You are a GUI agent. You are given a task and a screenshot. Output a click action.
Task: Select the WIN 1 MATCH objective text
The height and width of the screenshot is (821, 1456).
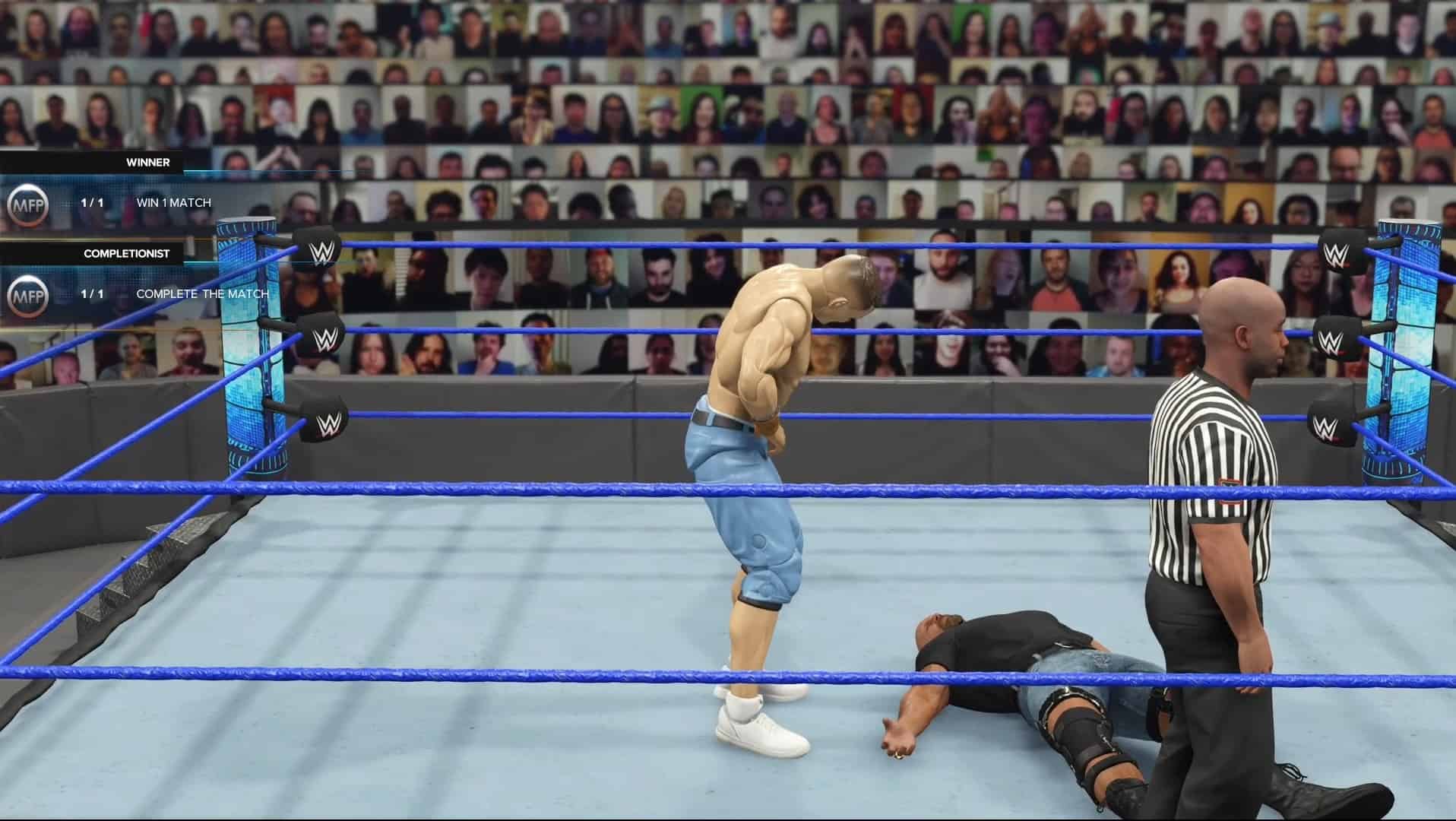(173, 203)
